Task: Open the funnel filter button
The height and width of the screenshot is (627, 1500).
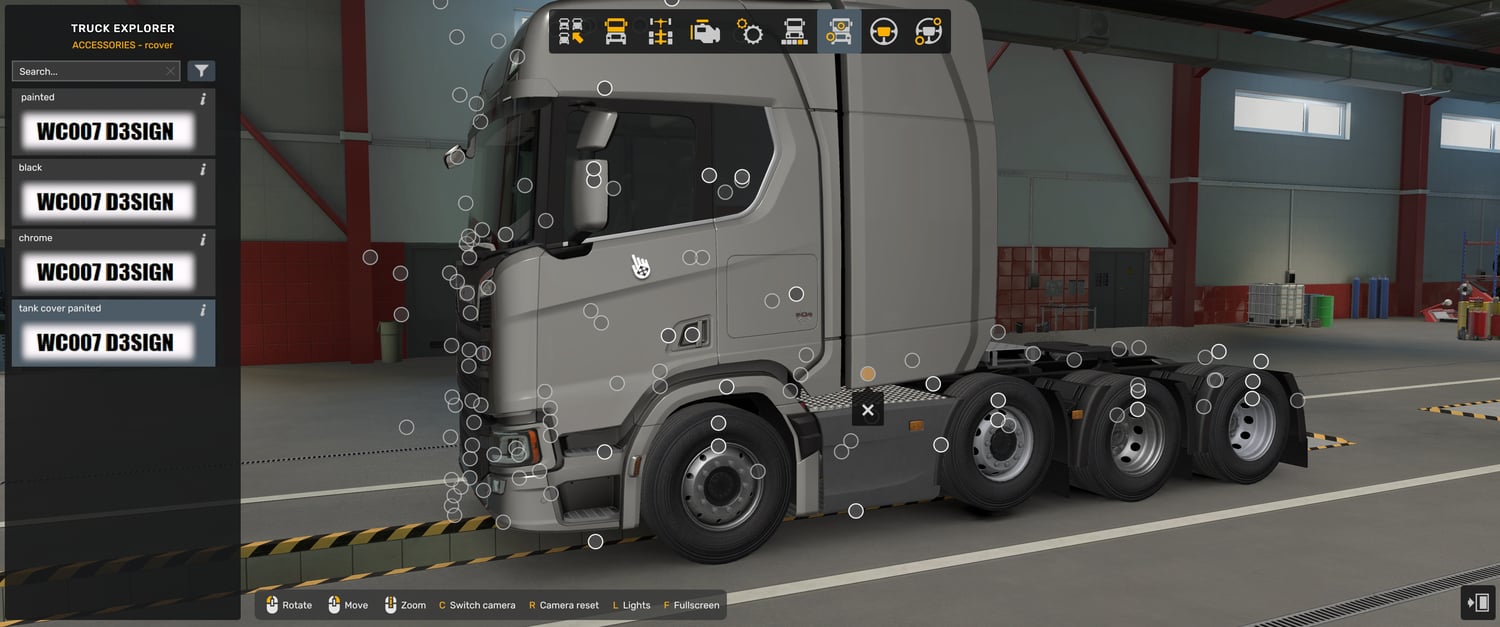Action: (201, 71)
